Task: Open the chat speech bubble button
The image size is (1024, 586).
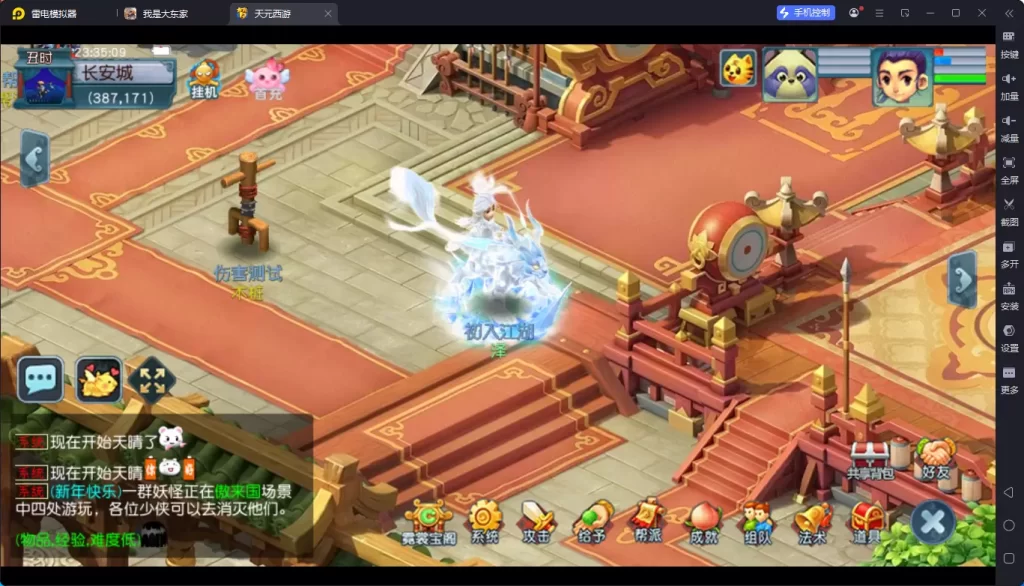Action: pos(41,379)
